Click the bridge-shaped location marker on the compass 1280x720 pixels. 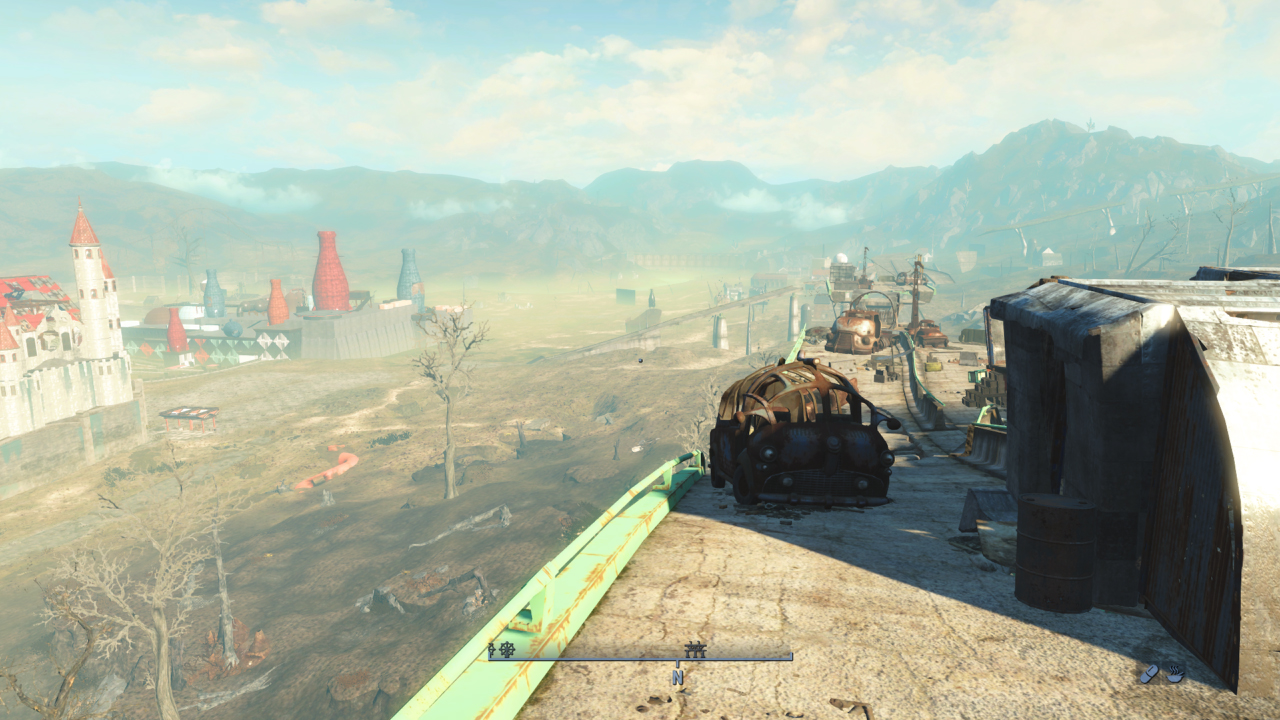(x=695, y=650)
